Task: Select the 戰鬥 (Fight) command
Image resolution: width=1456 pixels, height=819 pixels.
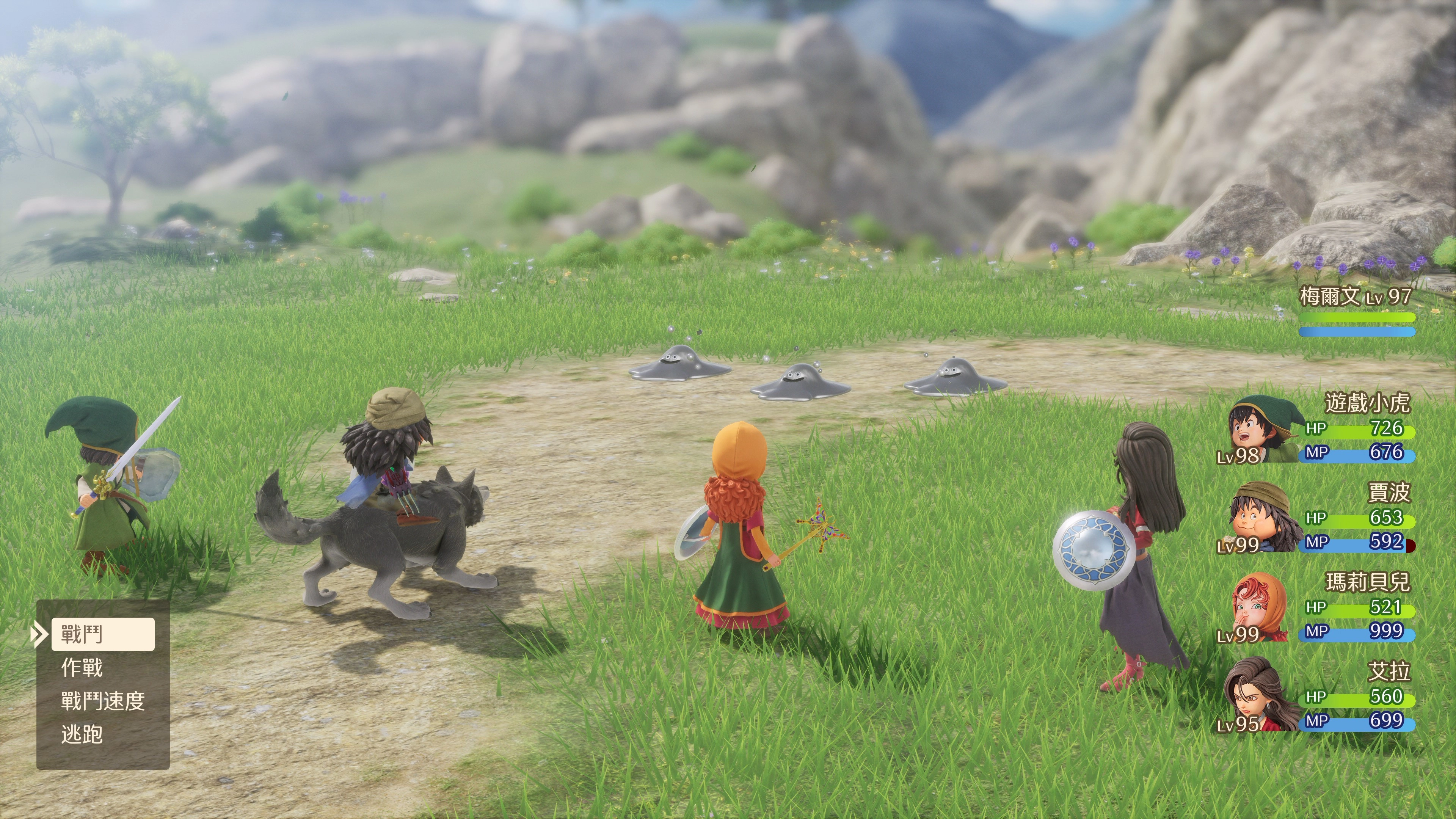Action: point(102,634)
